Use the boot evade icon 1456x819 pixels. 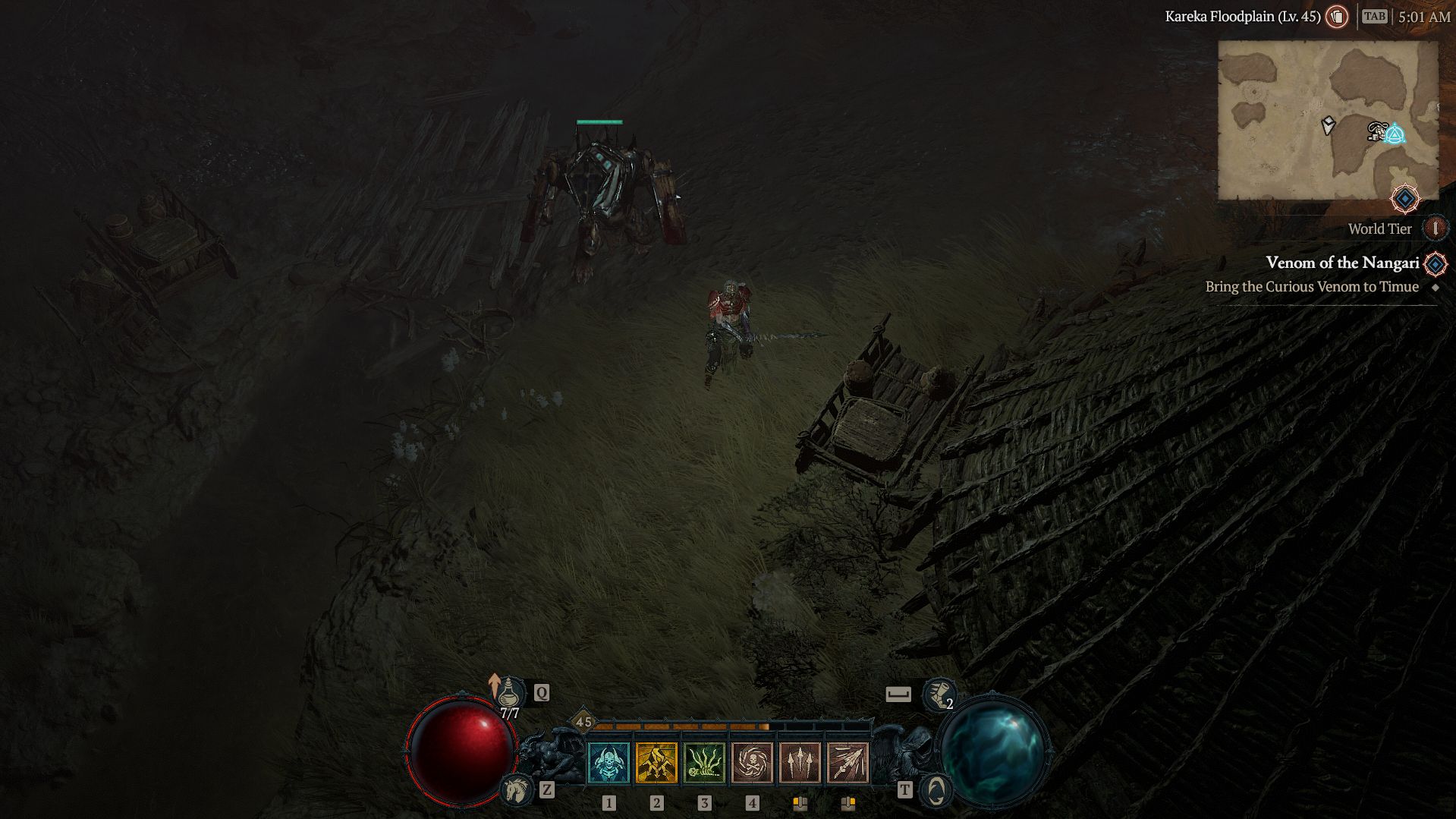938,694
